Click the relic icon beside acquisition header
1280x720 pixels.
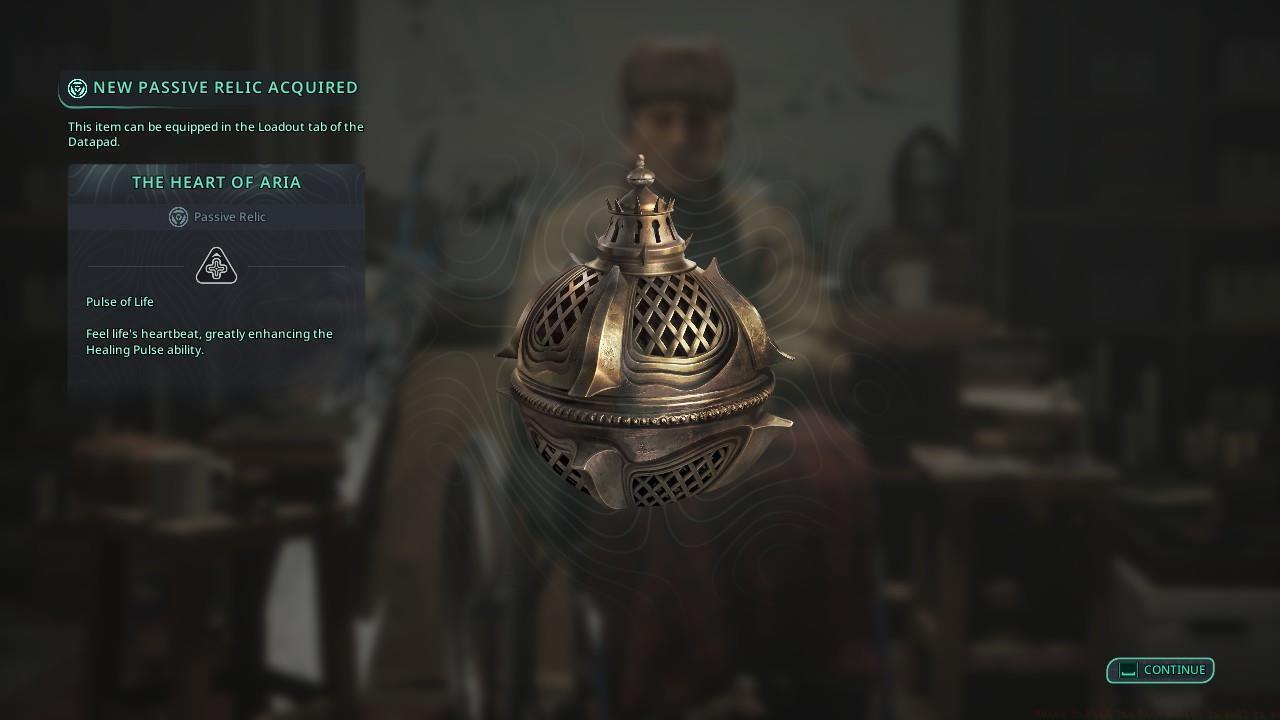(76, 87)
